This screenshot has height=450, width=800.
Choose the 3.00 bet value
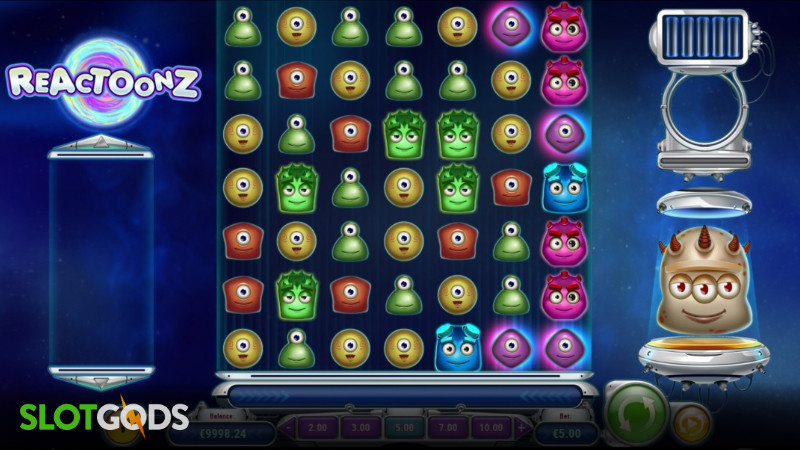click(x=361, y=428)
